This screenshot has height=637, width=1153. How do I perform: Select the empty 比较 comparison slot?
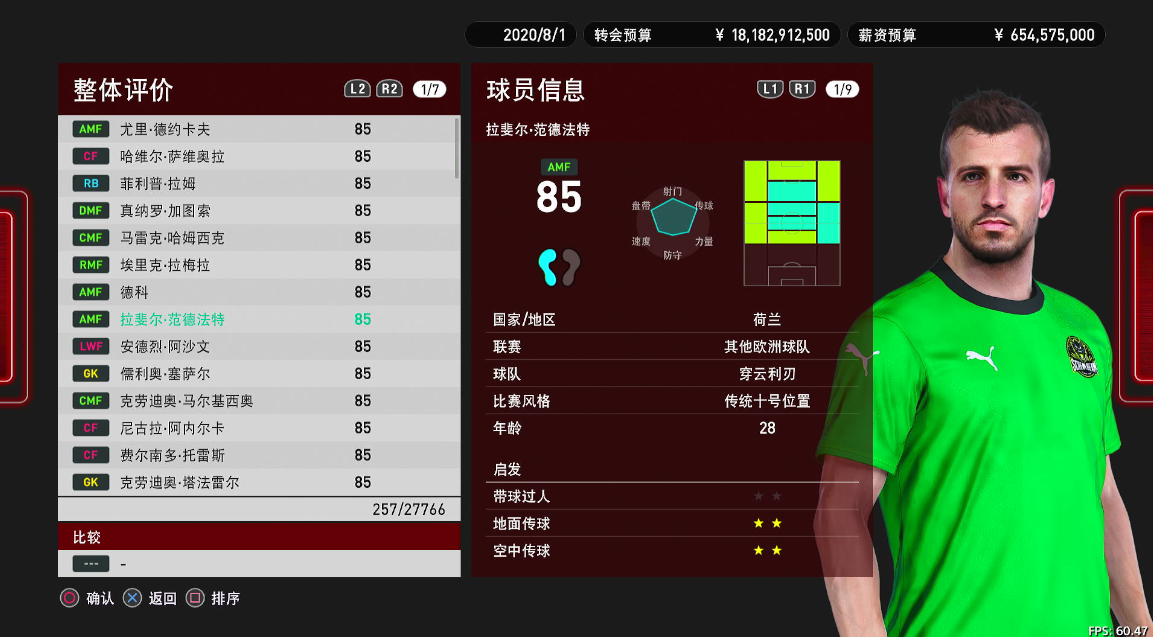point(258,564)
